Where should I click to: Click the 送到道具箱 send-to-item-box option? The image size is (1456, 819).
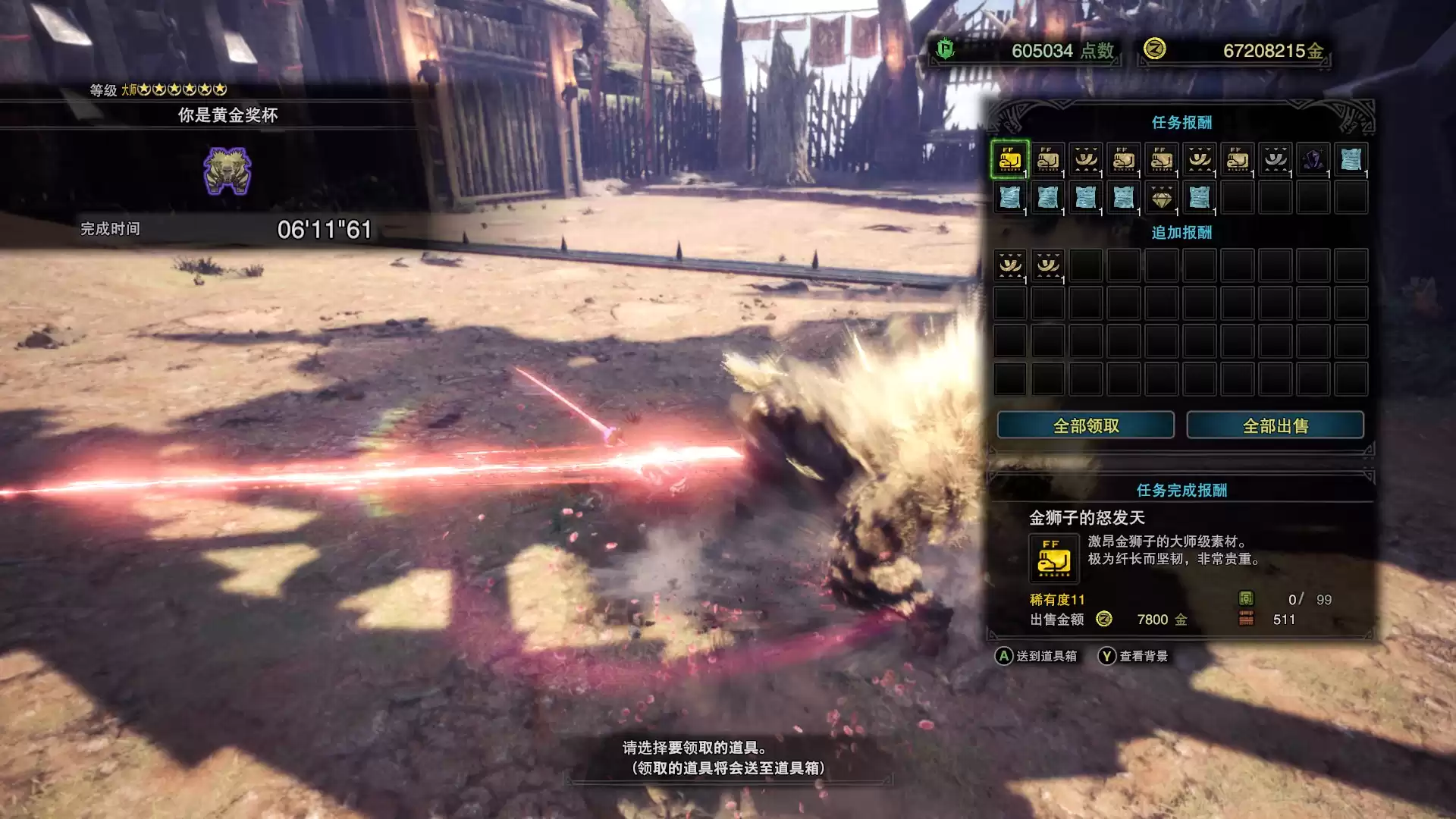[x=1036, y=656]
